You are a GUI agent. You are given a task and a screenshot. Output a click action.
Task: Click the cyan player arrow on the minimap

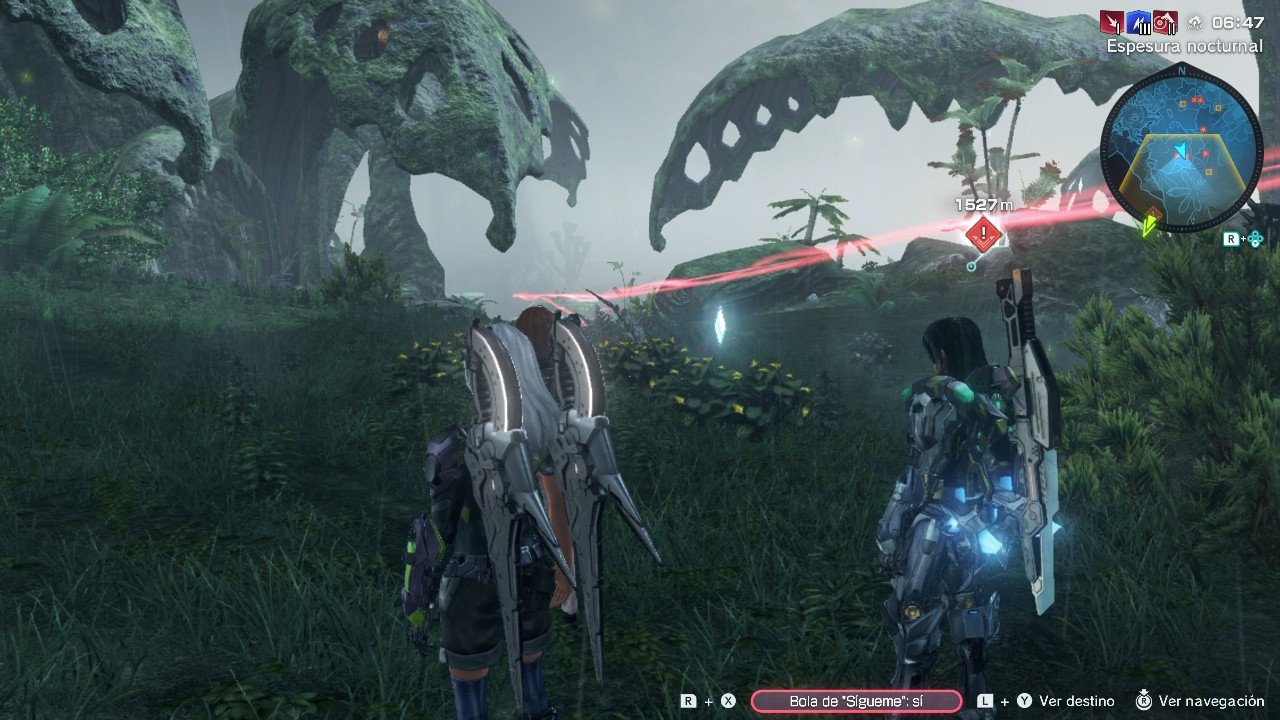pos(1181,150)
